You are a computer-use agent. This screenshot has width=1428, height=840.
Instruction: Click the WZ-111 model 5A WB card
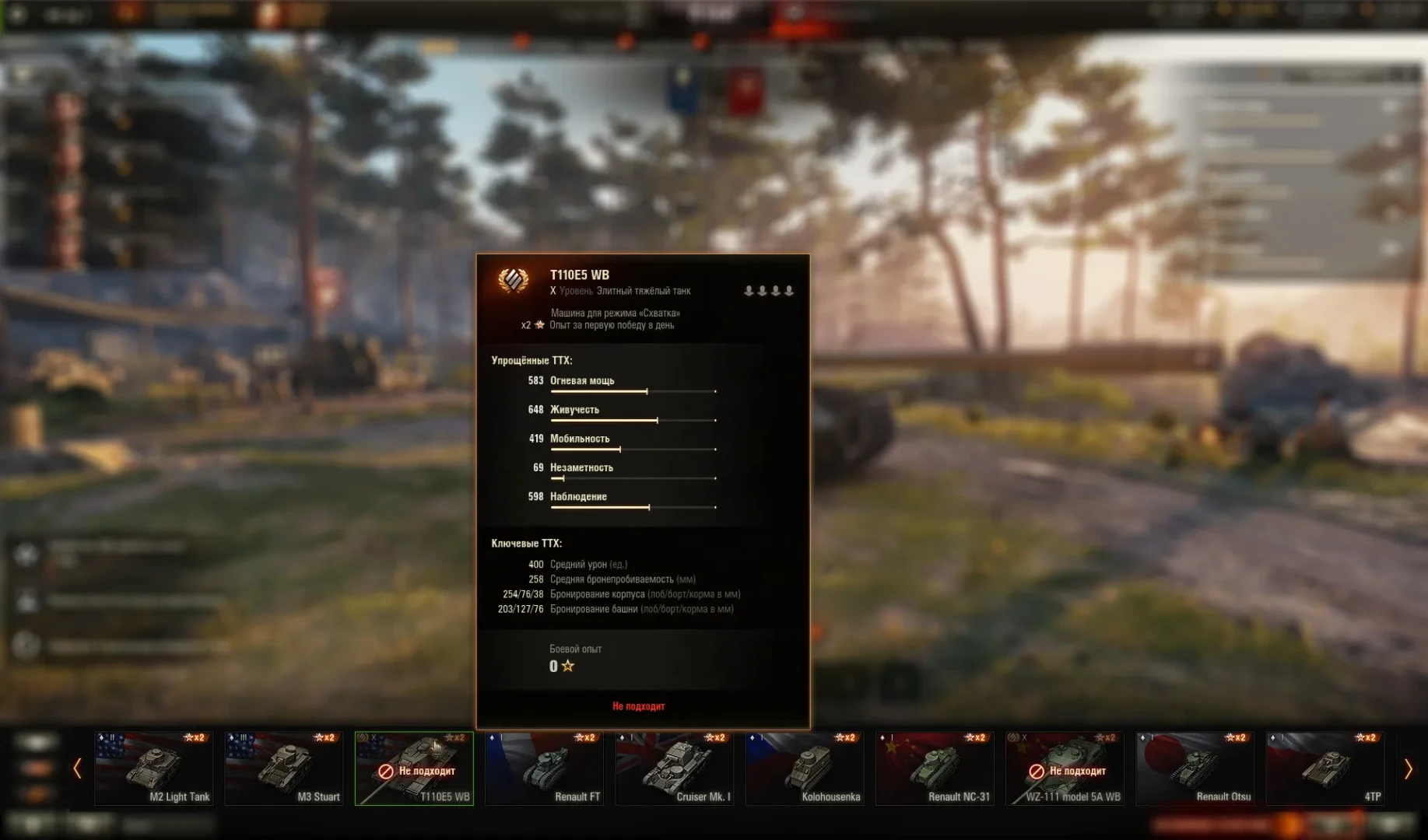click(x=1065, y=768)
